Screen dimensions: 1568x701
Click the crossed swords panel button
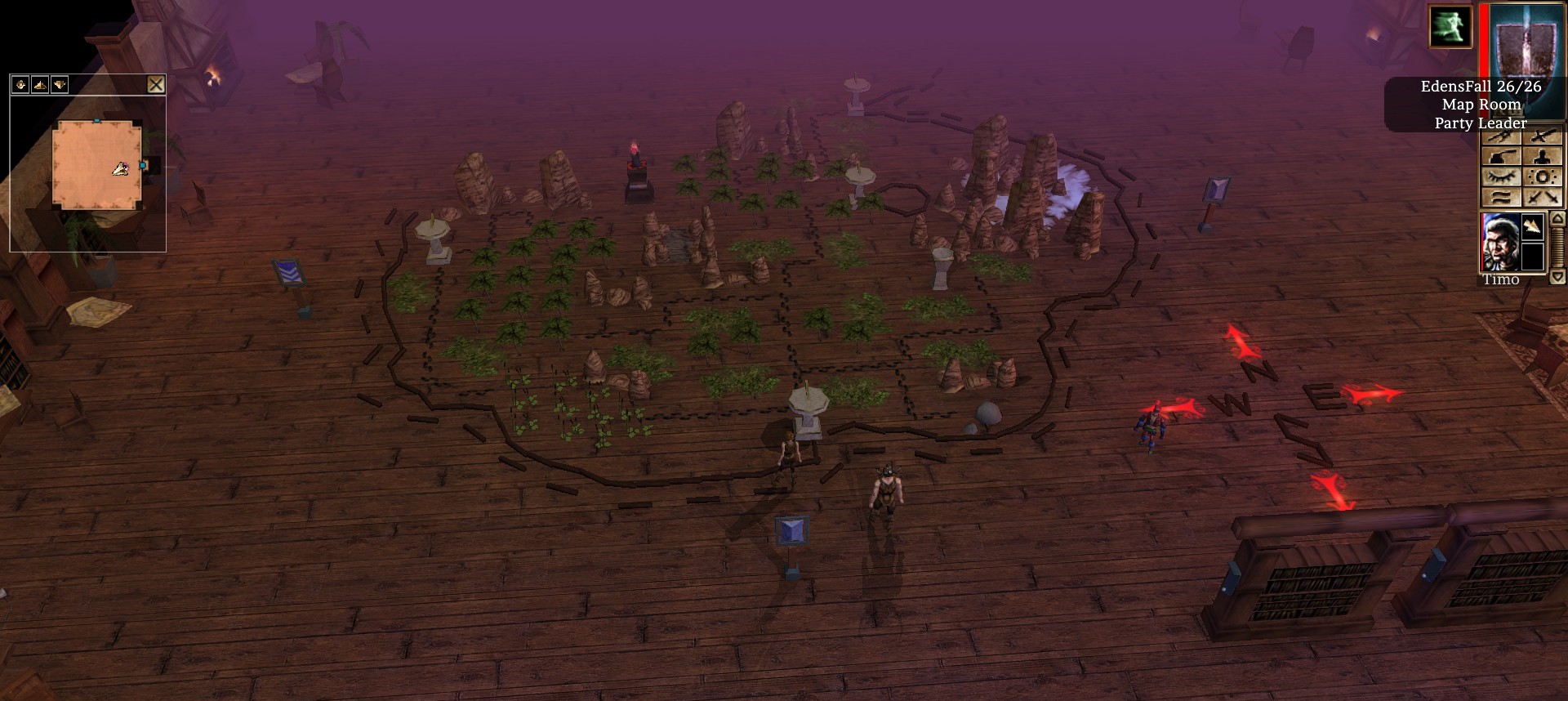click(1543, 197)
